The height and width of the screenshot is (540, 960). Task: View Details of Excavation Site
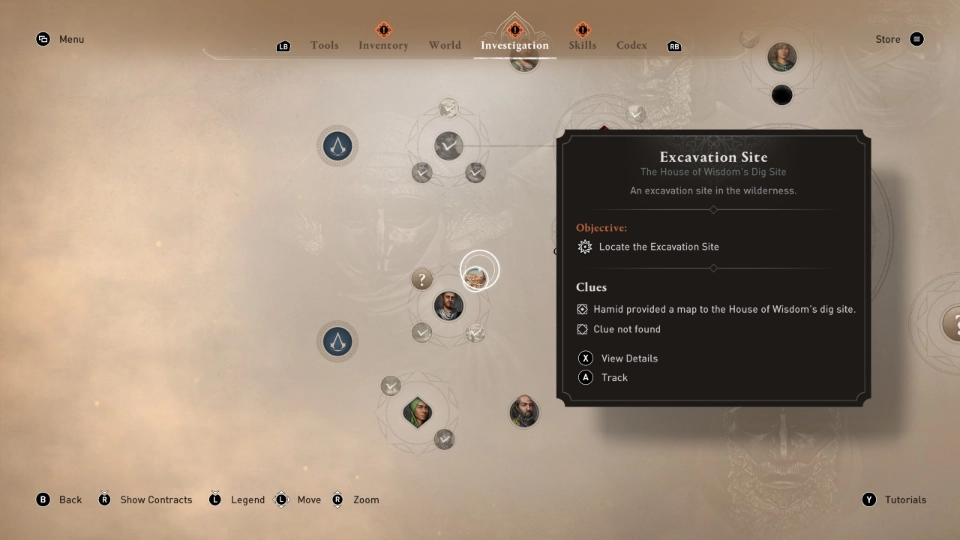coord(628,358)
